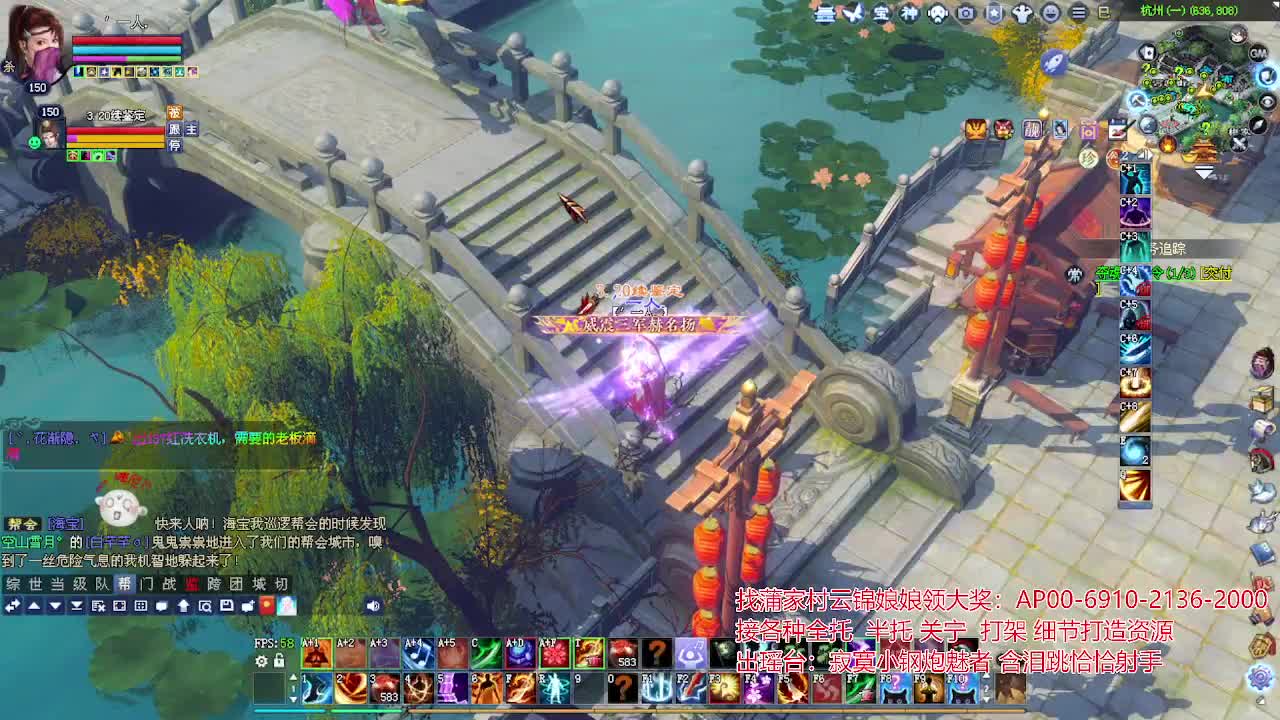Open the purple 靓 fashion icon
The image size is (1280, 720).
(1032, 130)
